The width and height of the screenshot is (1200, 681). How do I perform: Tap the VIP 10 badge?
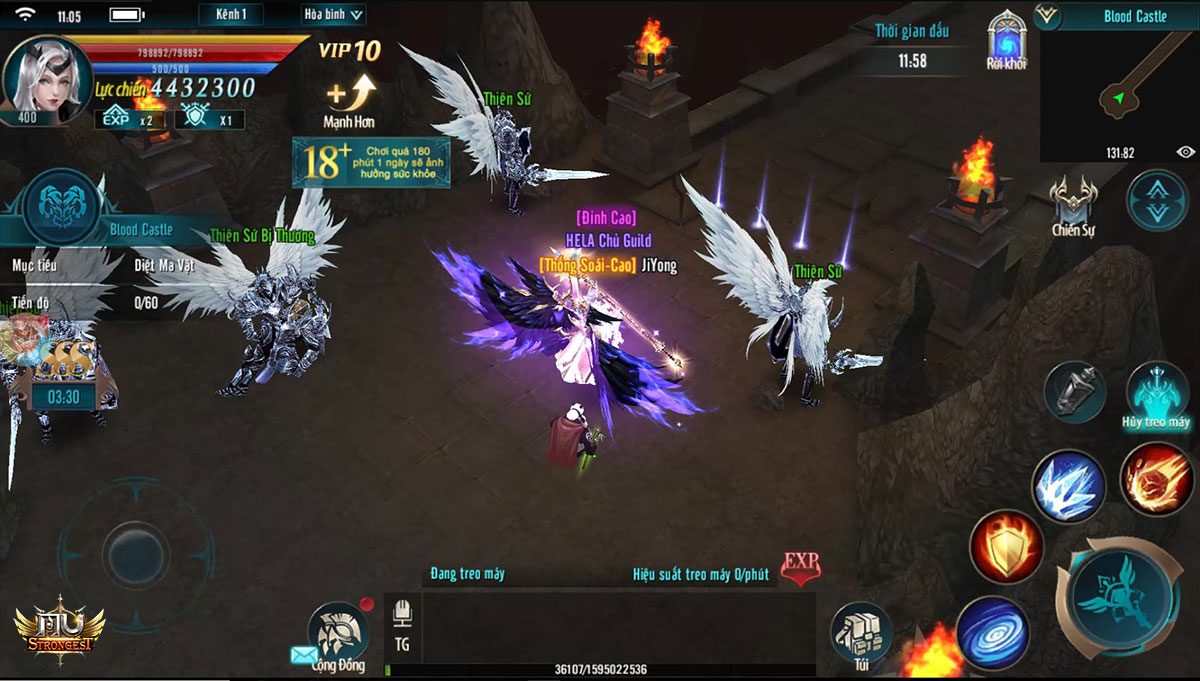(349, 51)
